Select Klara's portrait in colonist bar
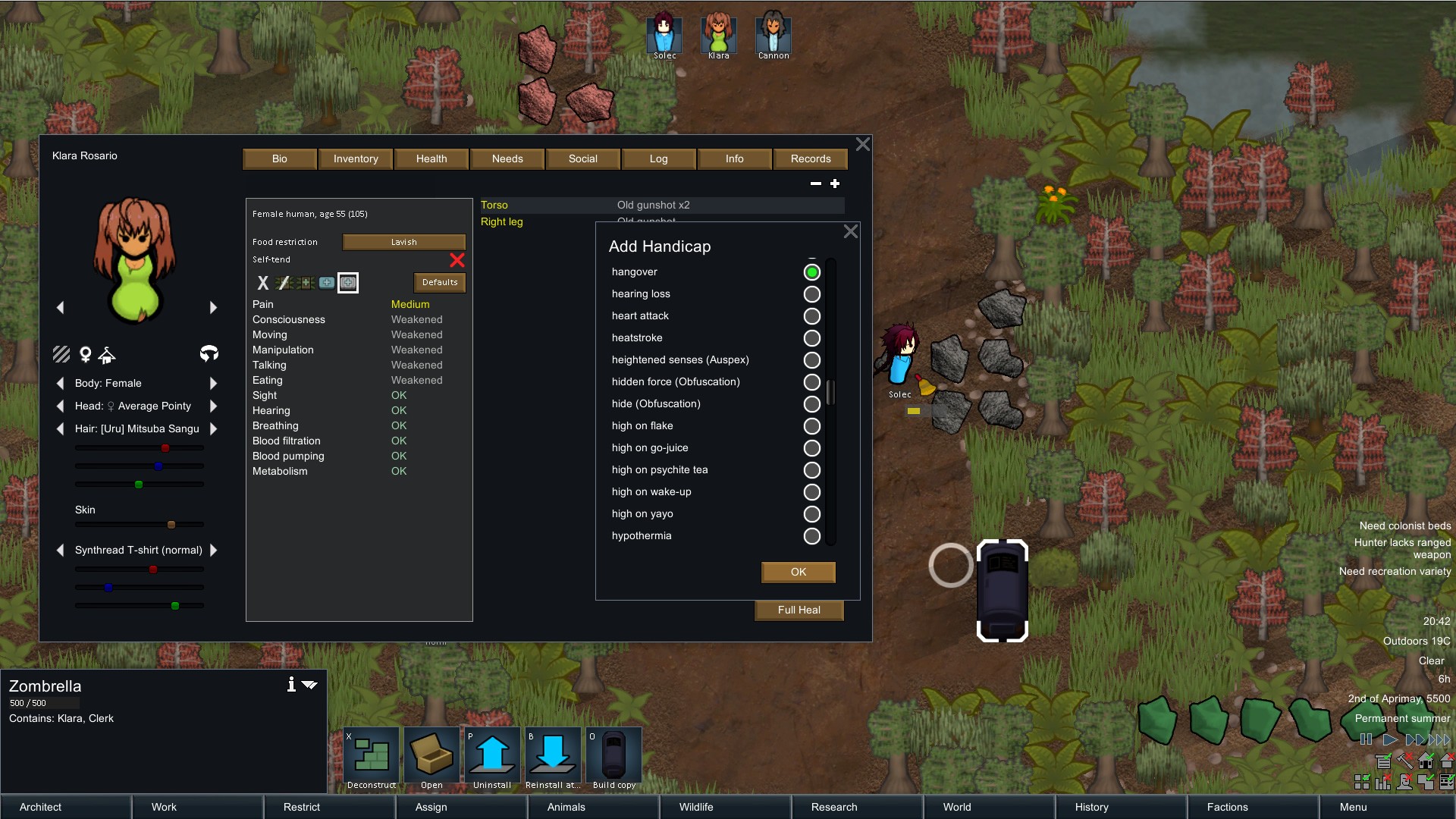The image size is (1456, 819). [x=718, y=34]
